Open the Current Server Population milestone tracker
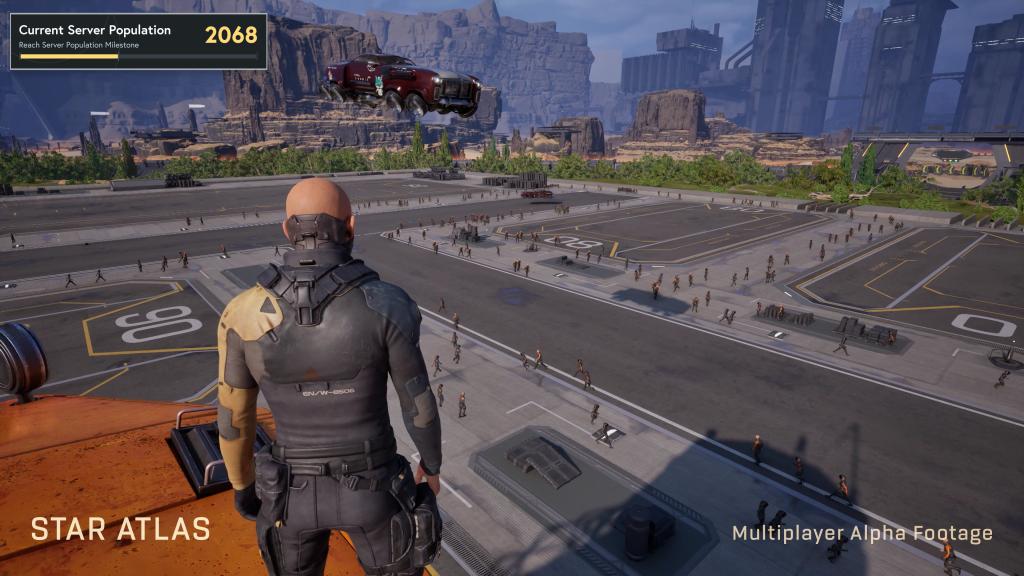 click(138, 40)
